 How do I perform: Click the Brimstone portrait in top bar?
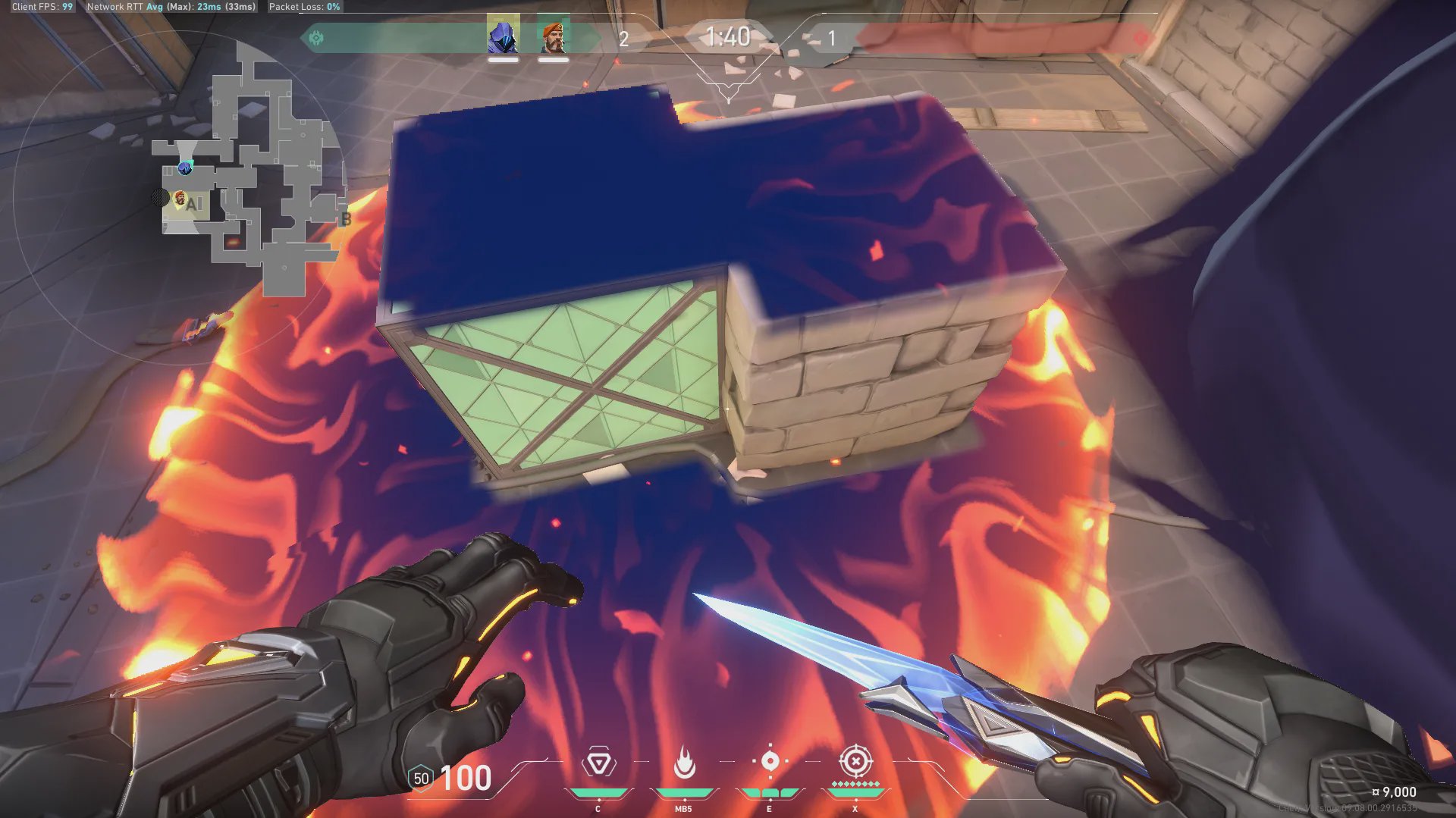[x=553, y=36]
